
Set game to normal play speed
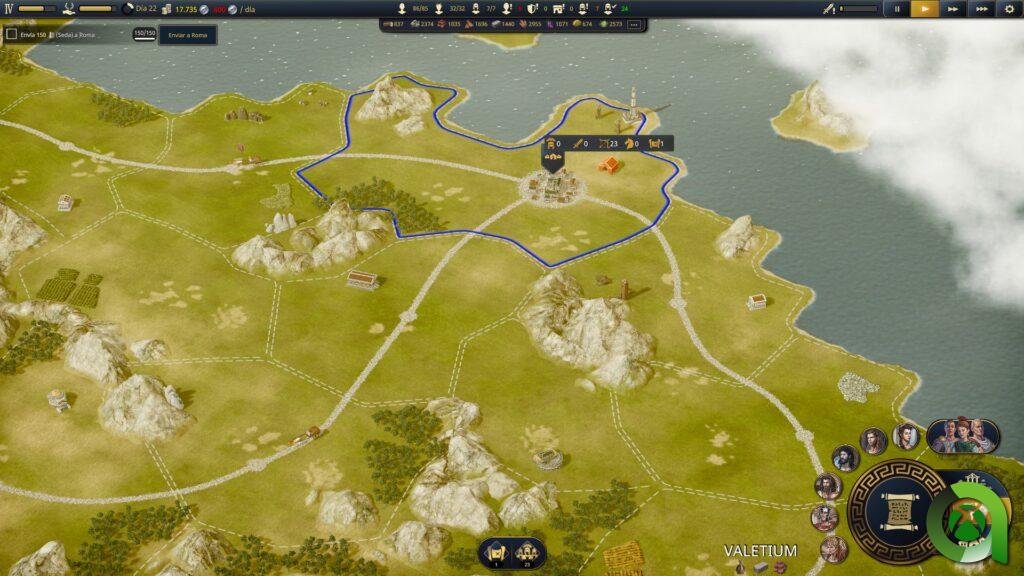pyautogui.click(x=925, y=9)
